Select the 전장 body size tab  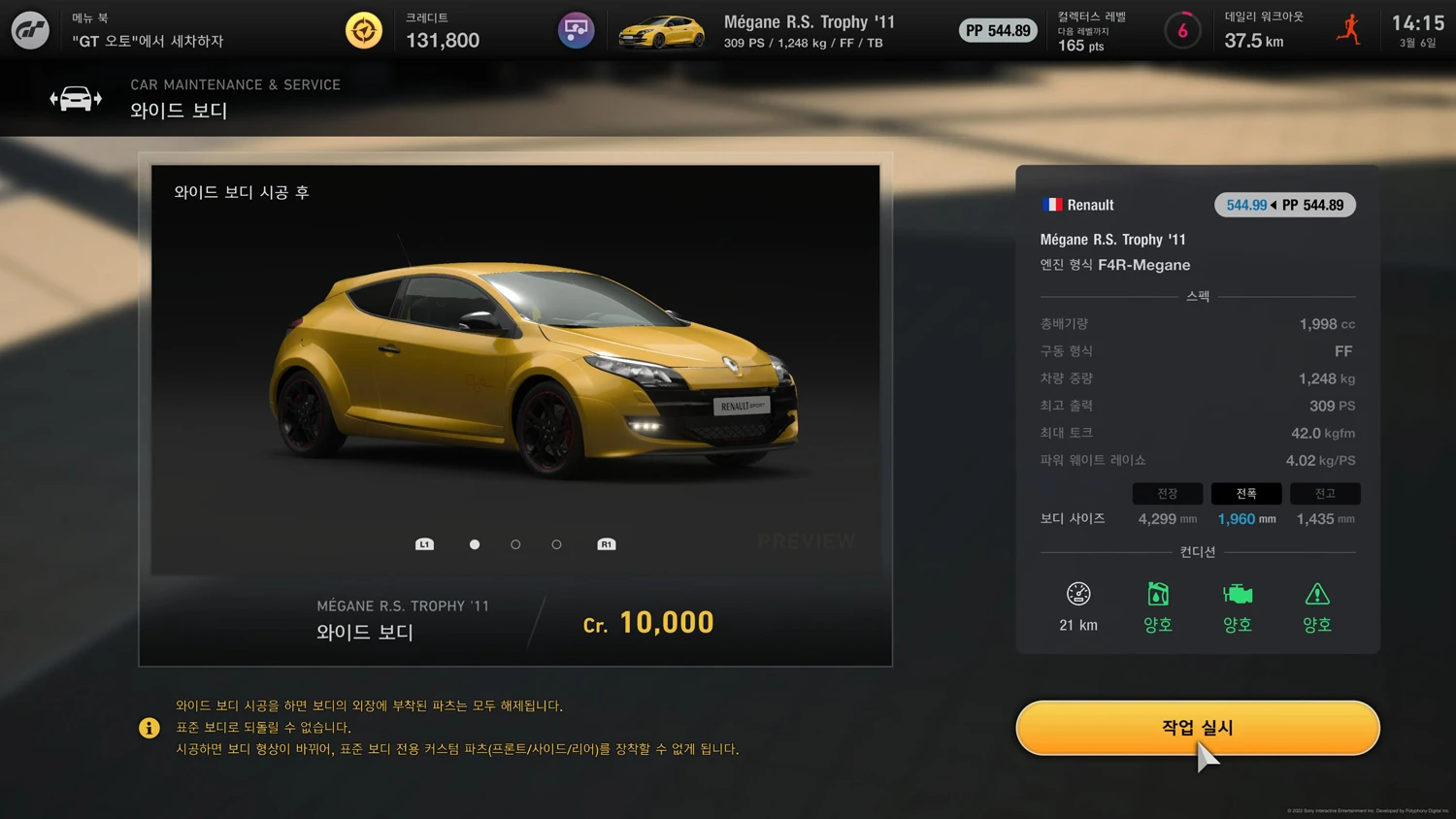(x=1167, y=494)
